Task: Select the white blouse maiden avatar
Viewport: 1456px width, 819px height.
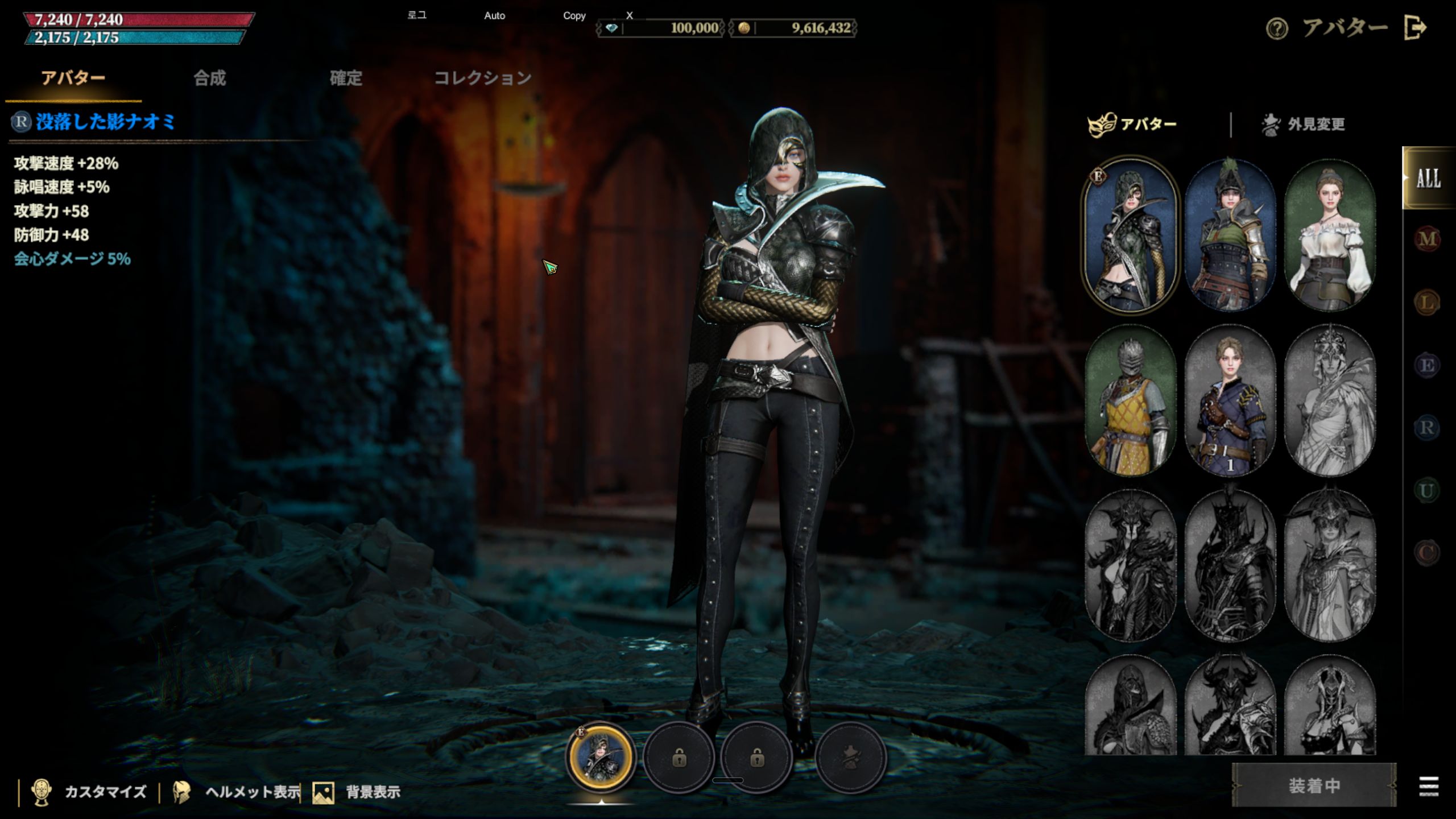Action: (x=1330, y=235)
